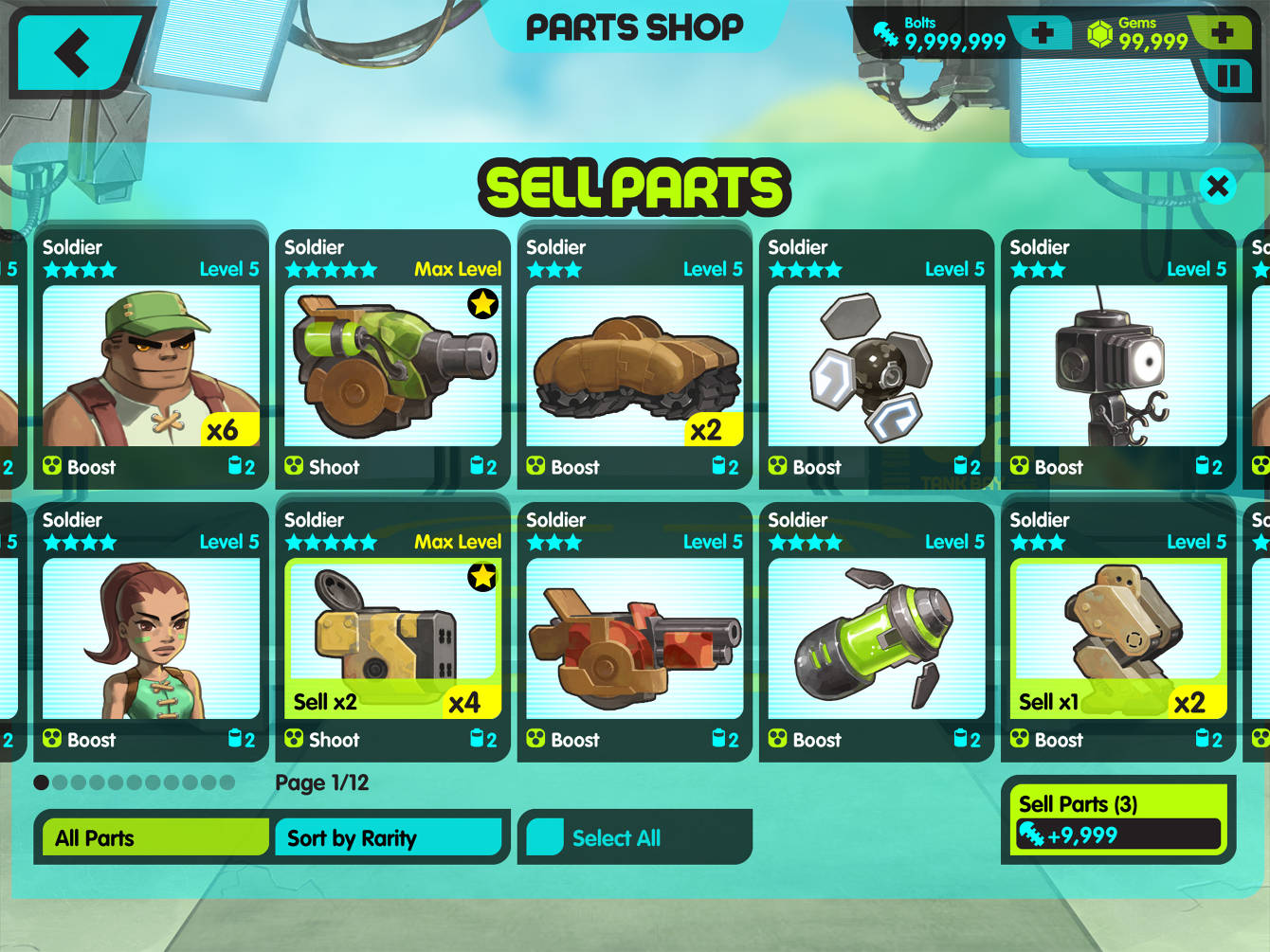Select the female soldier with ponytail card
Viewport: 1270px width, 952px height.
coord(152,633)
